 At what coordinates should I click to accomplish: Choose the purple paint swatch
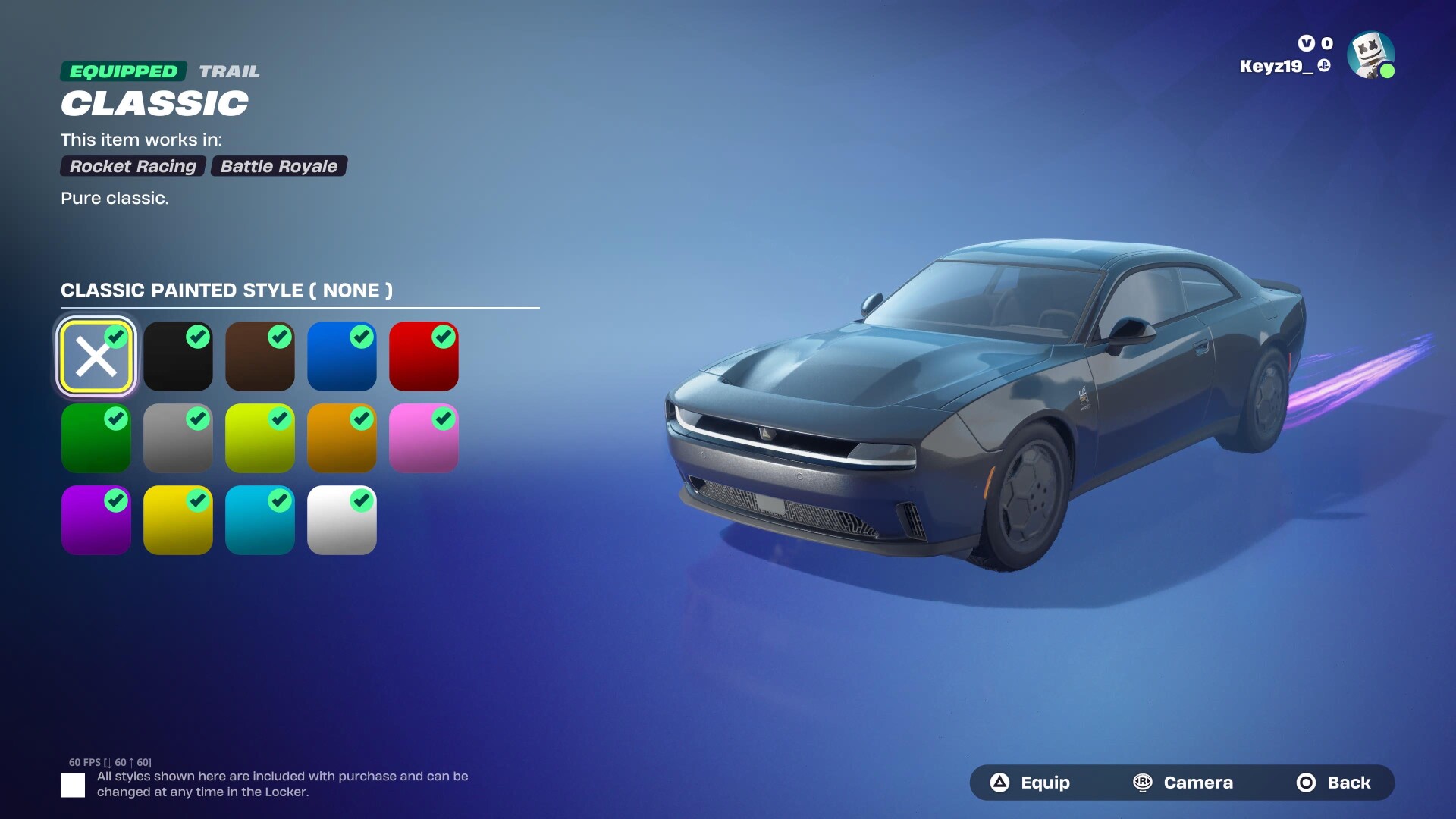coord(96,520)
